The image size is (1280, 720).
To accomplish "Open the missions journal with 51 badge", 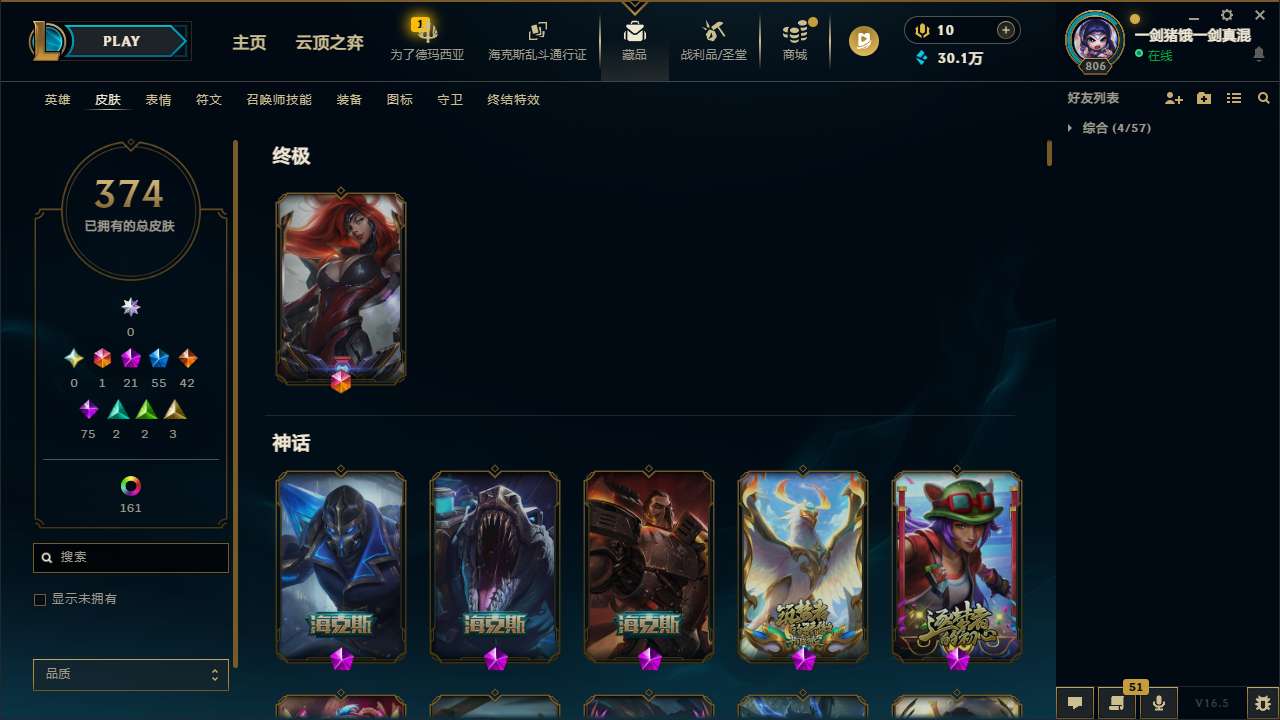I will tap(1117, 702).
